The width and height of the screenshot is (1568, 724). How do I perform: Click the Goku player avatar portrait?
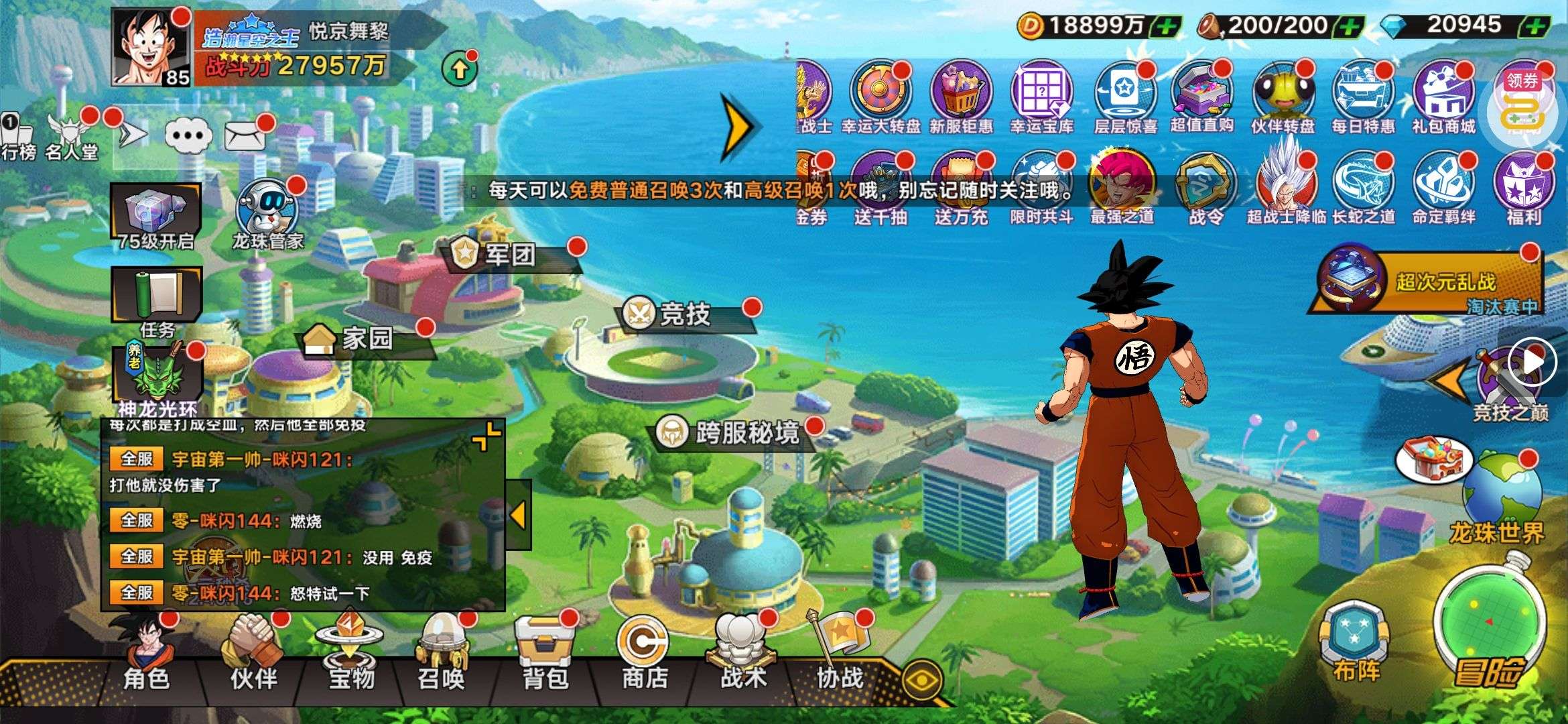pos(151,47)
